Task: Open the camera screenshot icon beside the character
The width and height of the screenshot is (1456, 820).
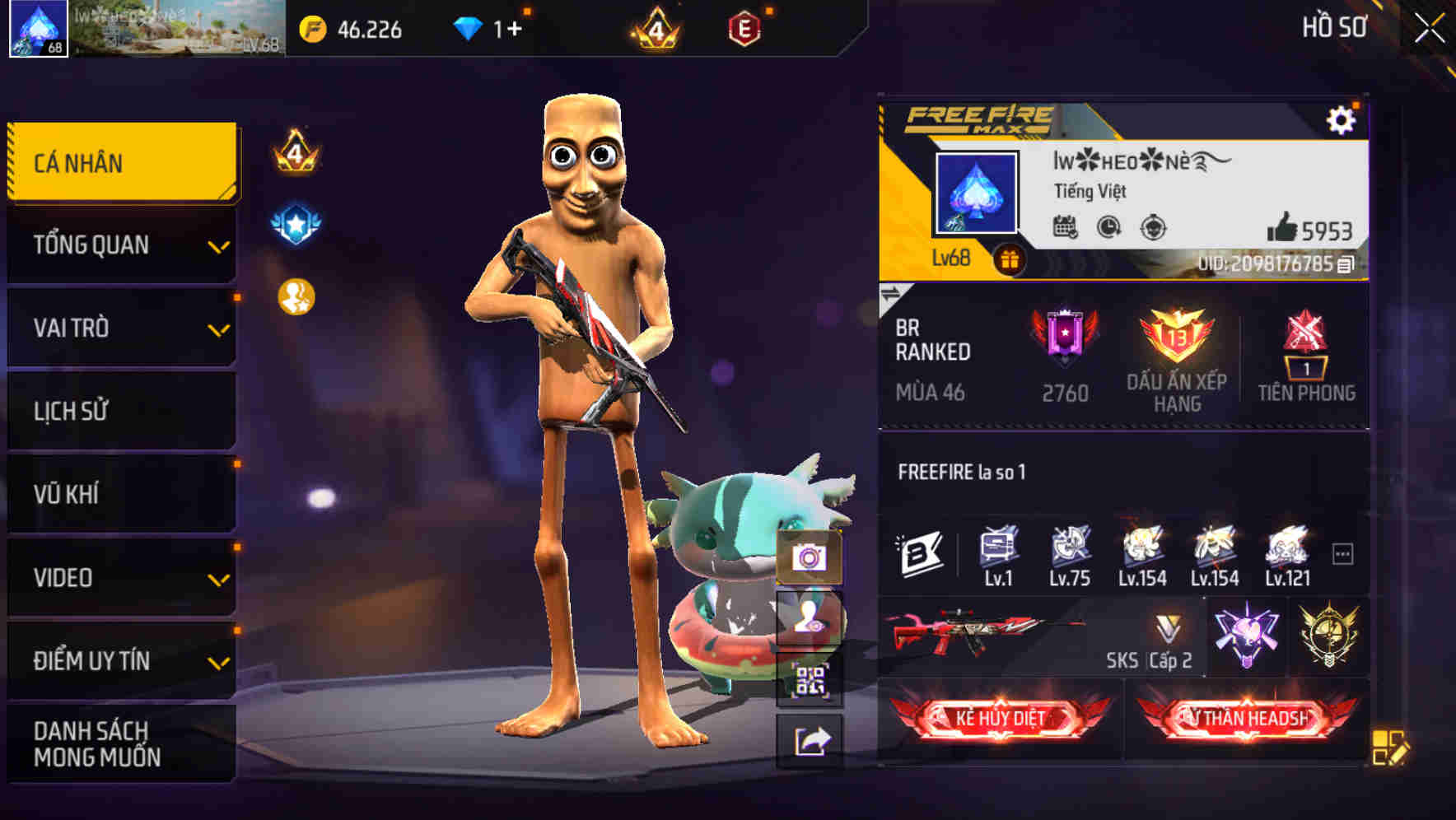Action: [810, 557]
